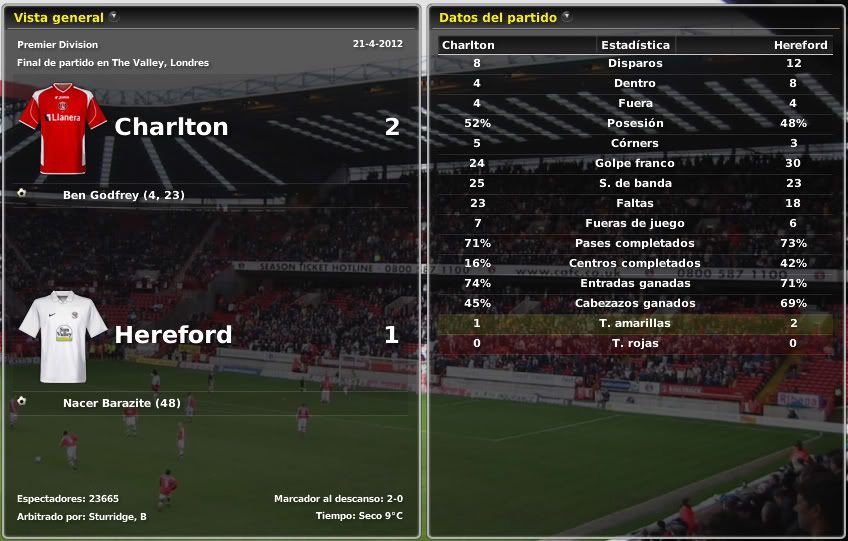The width and height of the screenshot is (848, 541).
Task: Select the large Charlton team name
Action: coord(171,127)
